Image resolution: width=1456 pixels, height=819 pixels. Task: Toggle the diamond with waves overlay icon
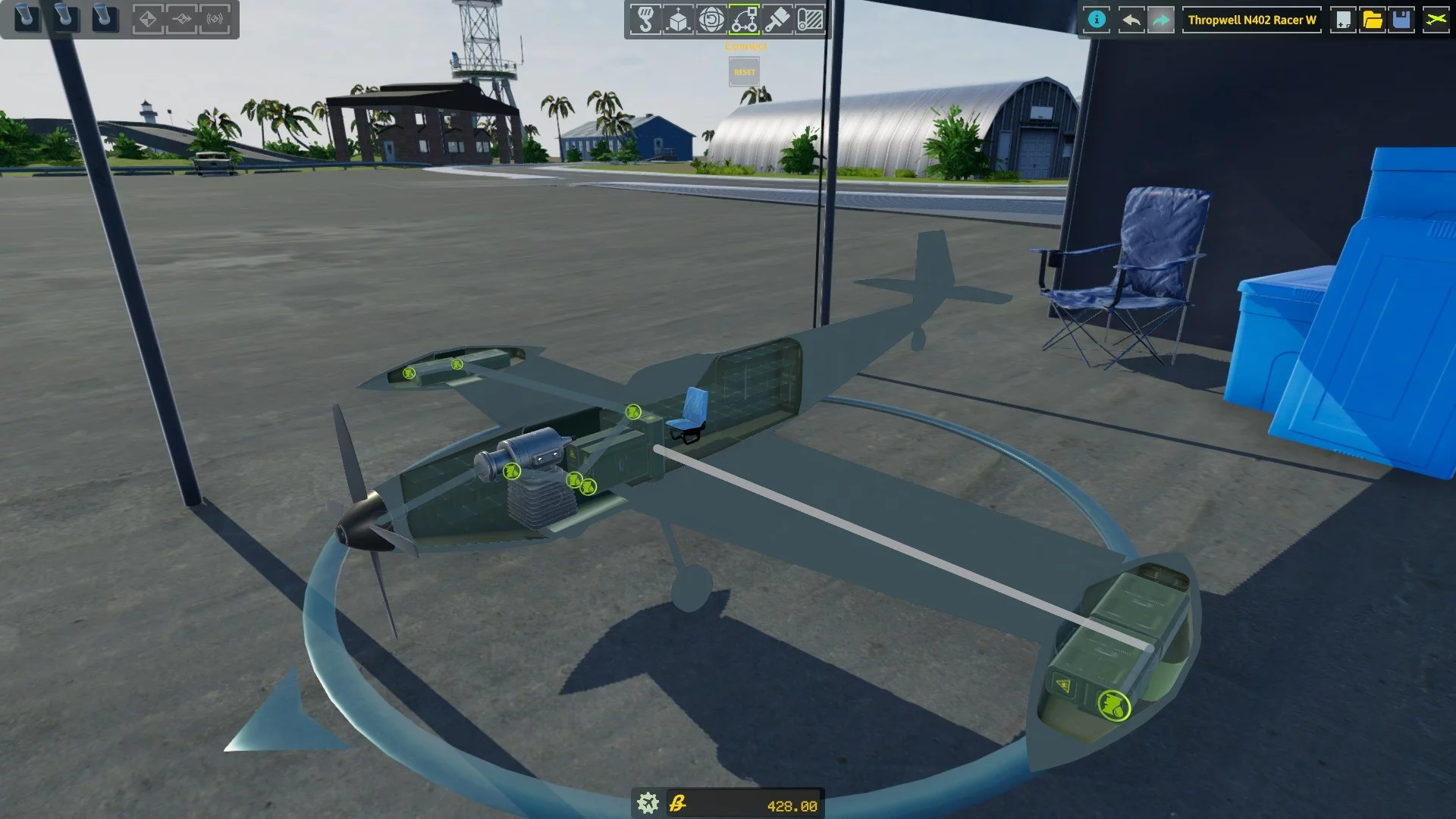(215, 19)
